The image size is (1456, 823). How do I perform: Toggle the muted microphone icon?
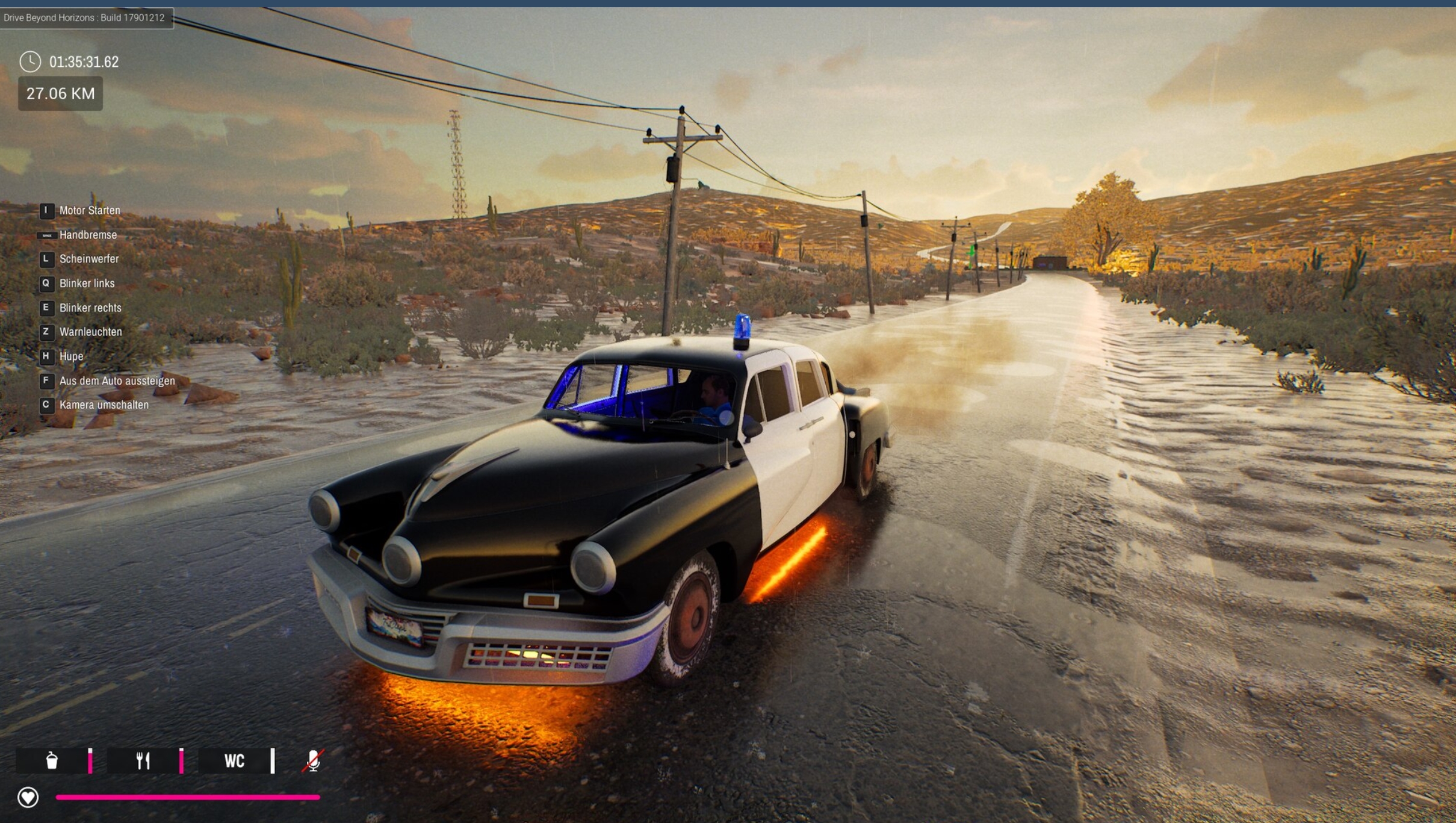(312, 760)
